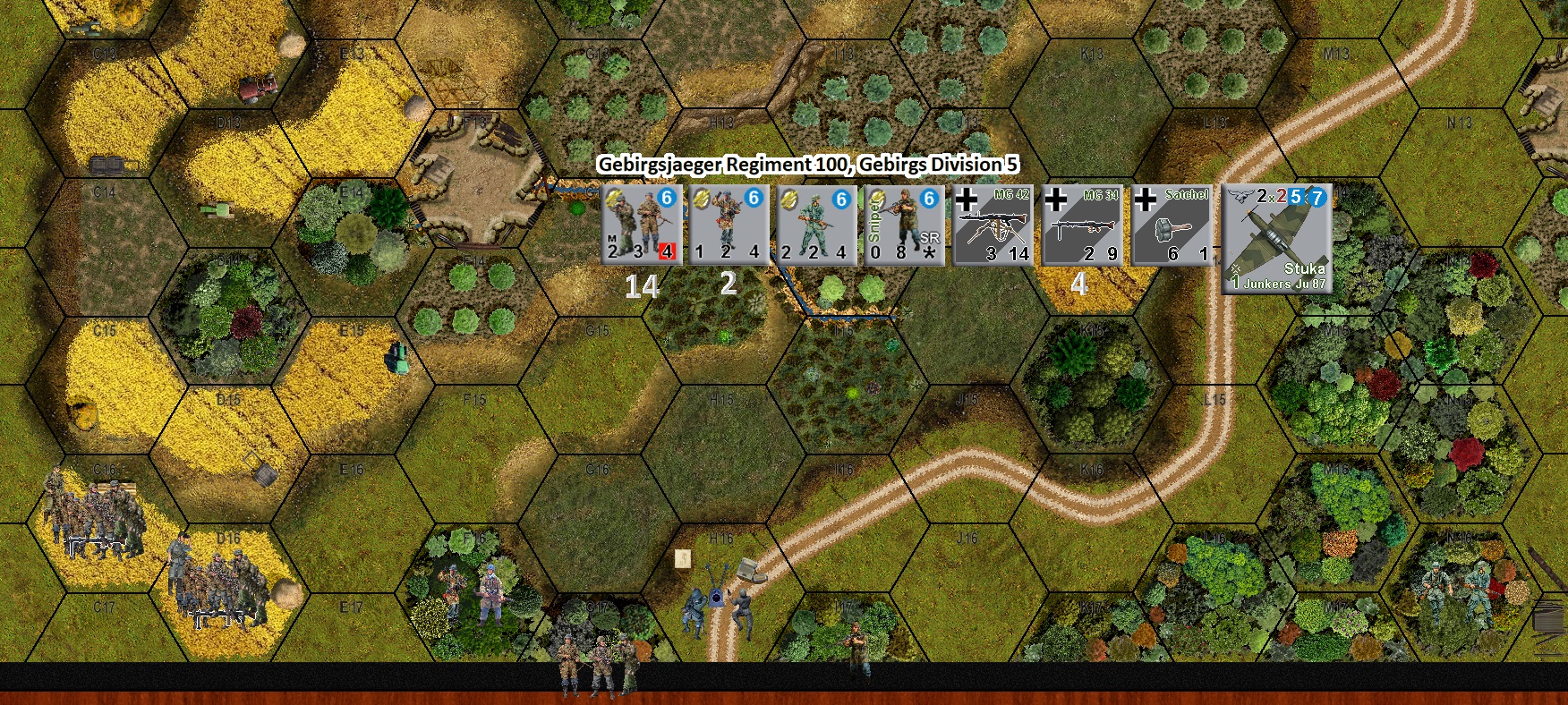Select the two-soldier squad counter
The height and width of the screenshot is (705, 1568).
coord(642,225)
